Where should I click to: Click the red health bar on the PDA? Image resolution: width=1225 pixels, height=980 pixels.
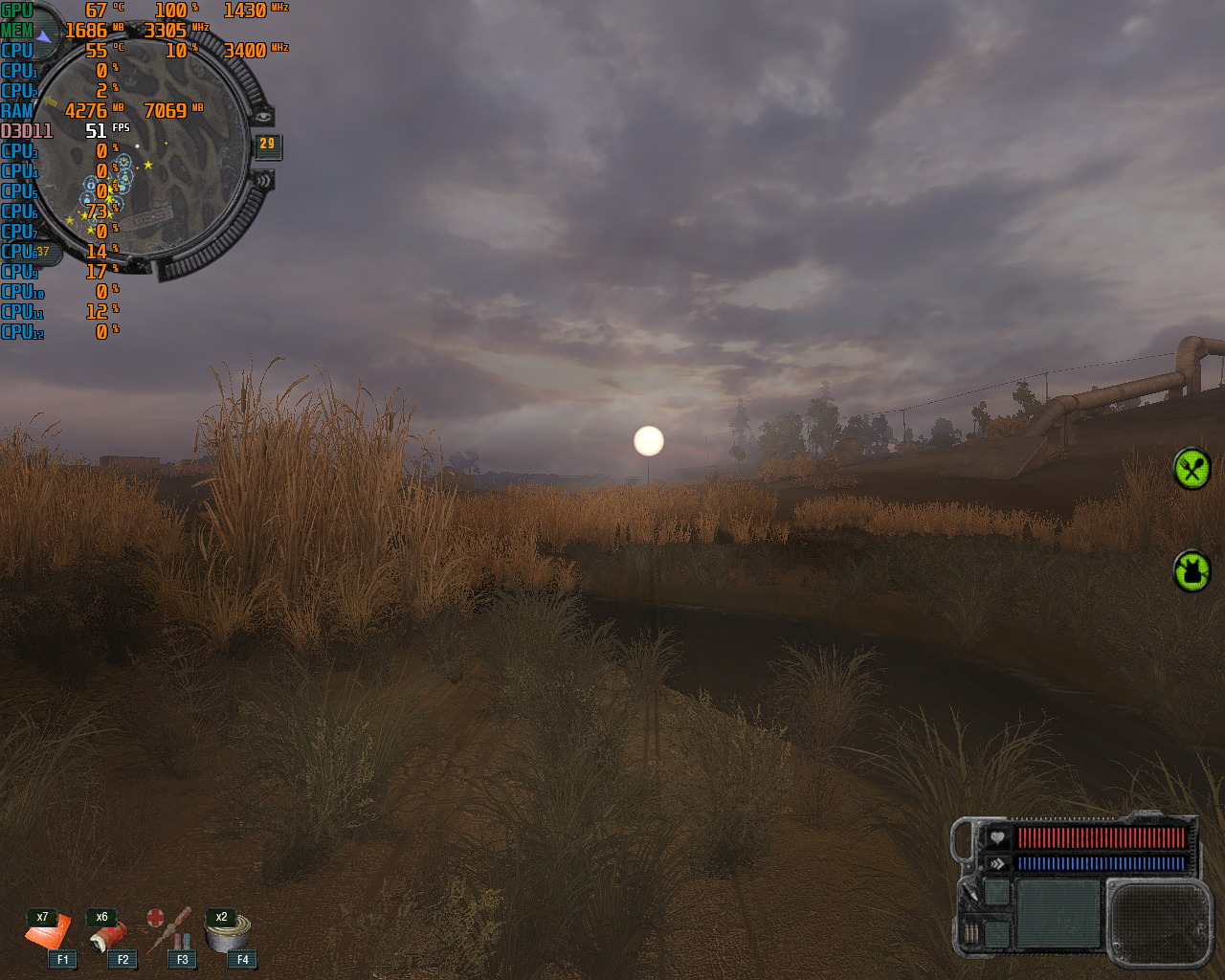point(1101,839)
